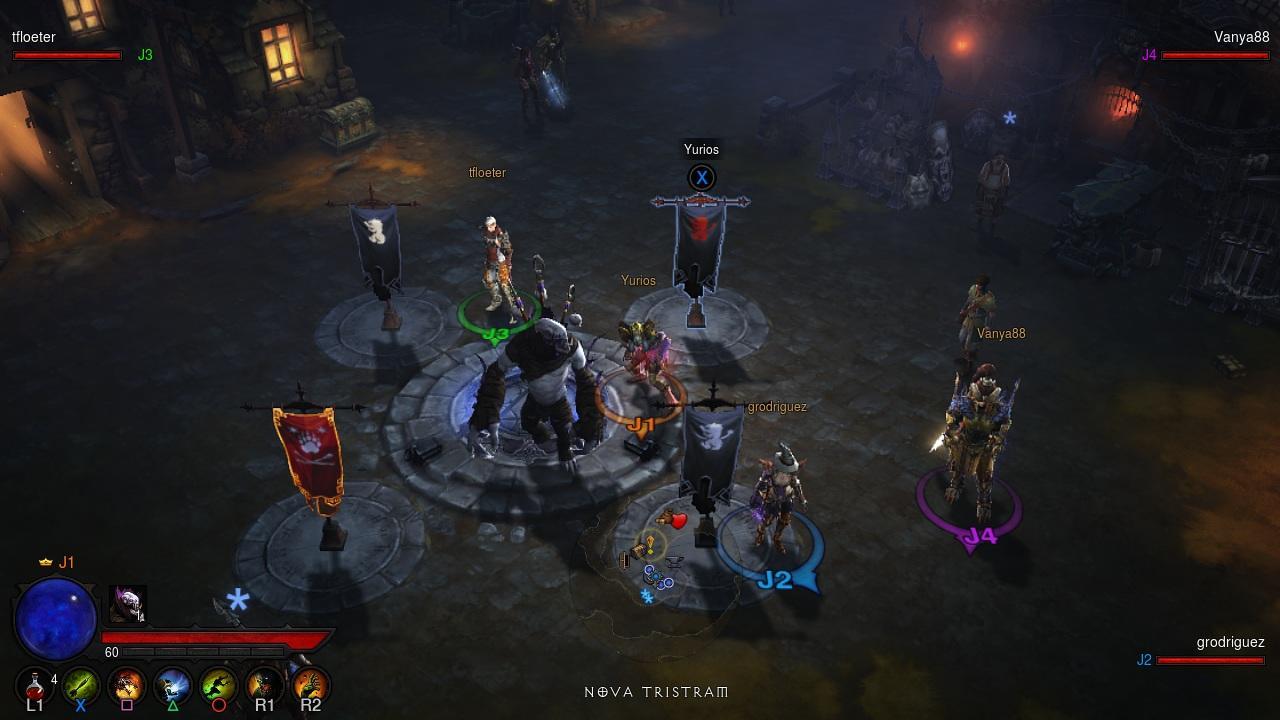The image size is (1280, 720).
Task: Trigger the fiery orange skill above the square glyph
Action: (x=127, y=686)
